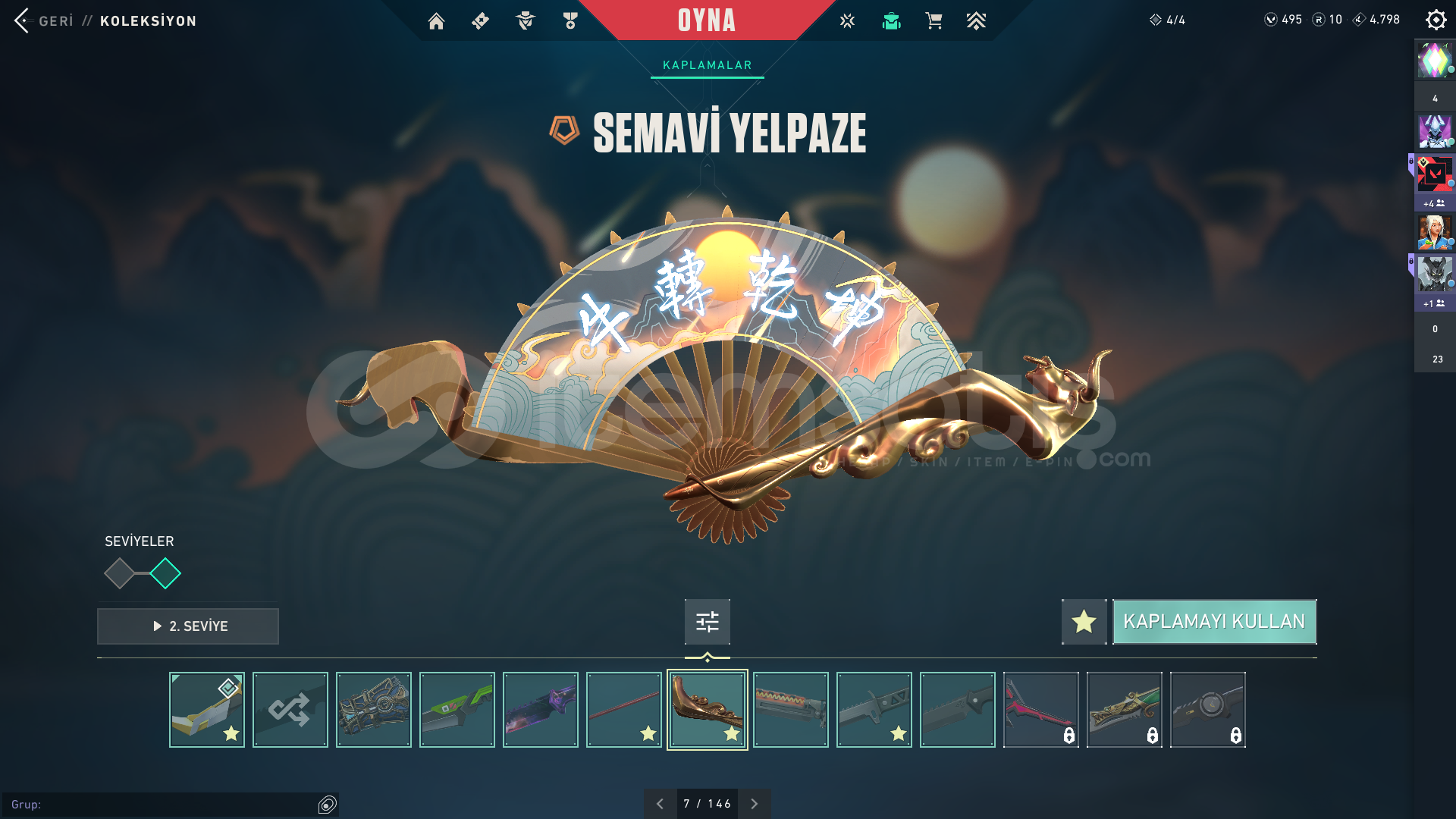This screenshot has width=1456, height=819.
Task: Open the skin filter options
Action: pyautogui.click(x=707, y=622)
